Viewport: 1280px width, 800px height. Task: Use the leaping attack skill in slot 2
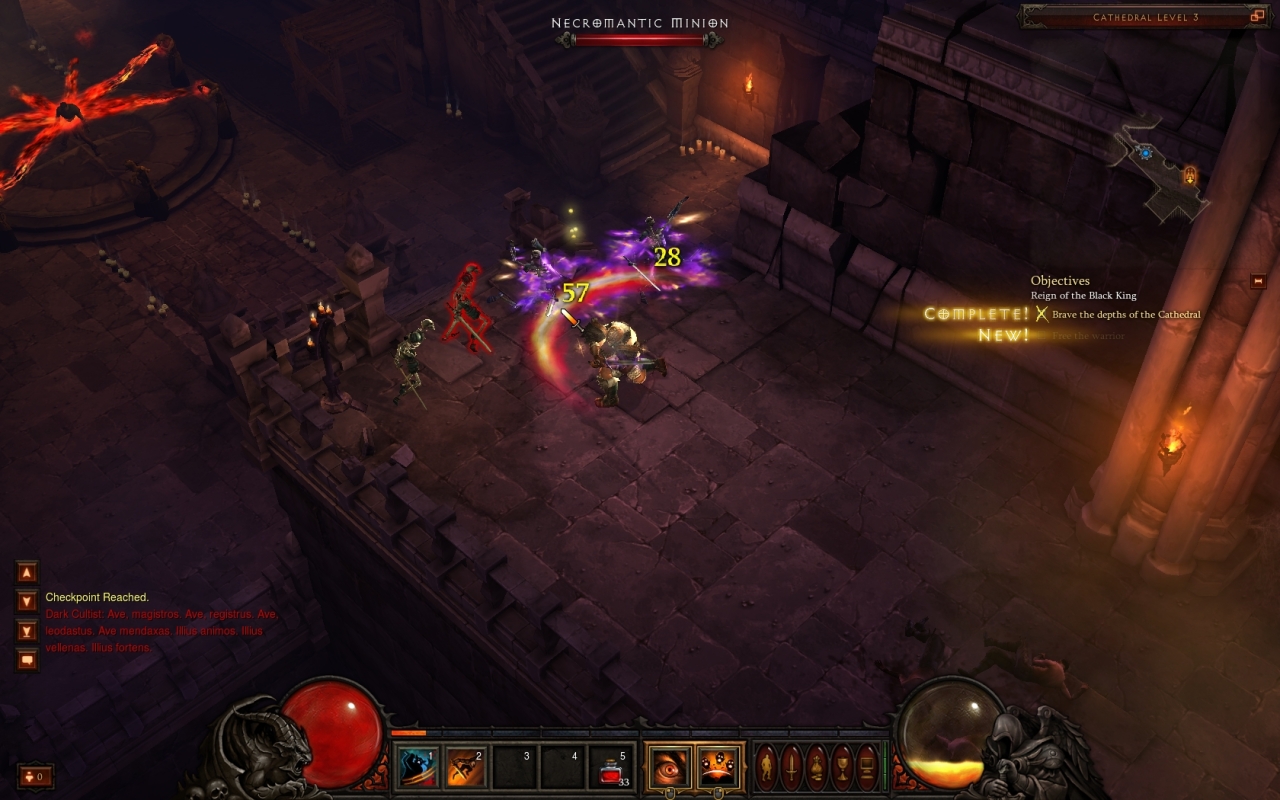pyautogui.click(x=466, y=768)
